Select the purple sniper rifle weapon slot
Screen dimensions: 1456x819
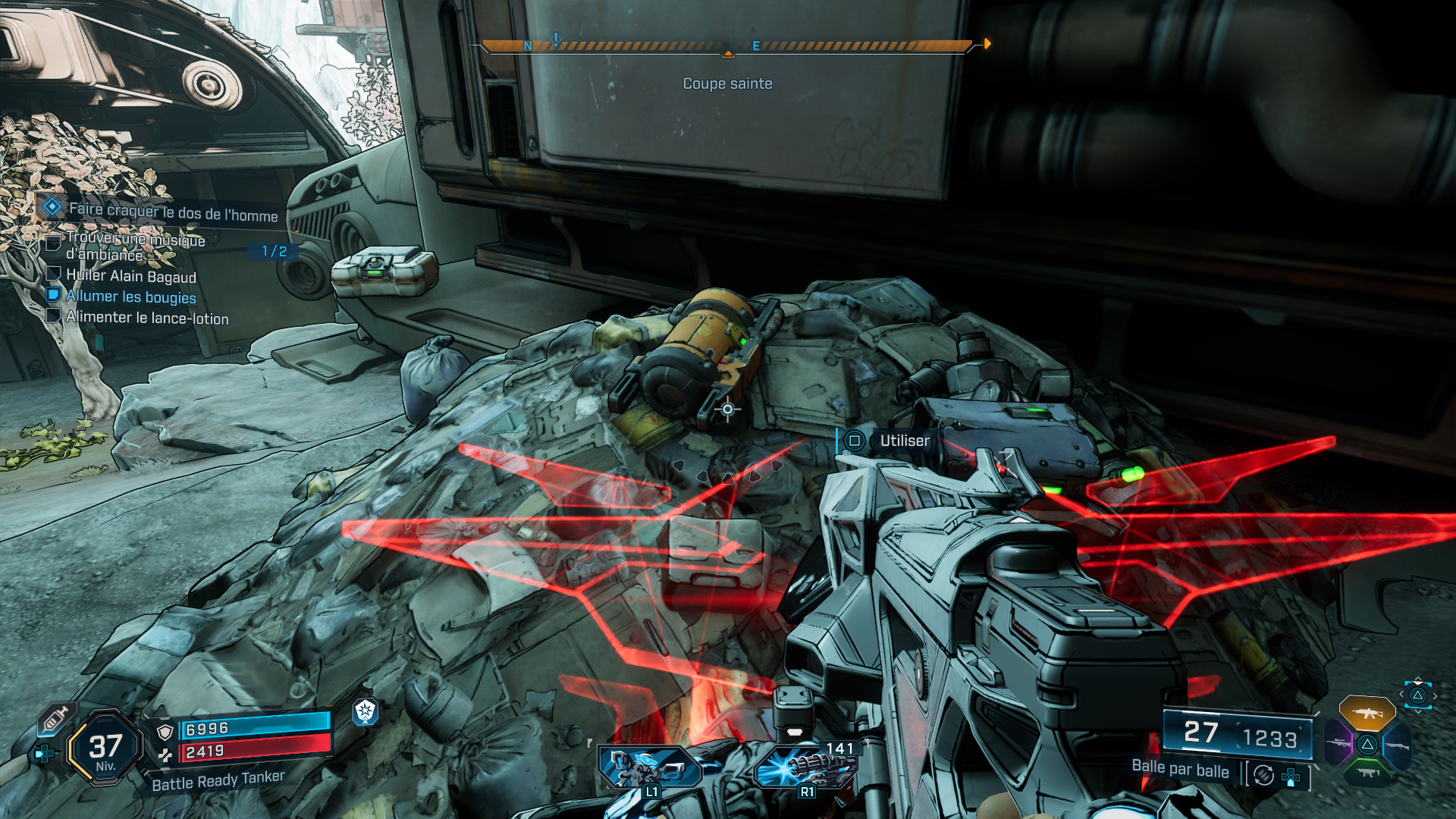click(1338, 744)
